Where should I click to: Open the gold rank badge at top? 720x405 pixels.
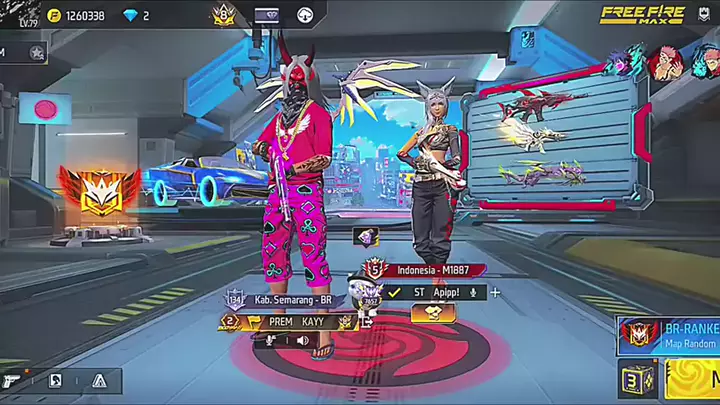tap(222, 15)
